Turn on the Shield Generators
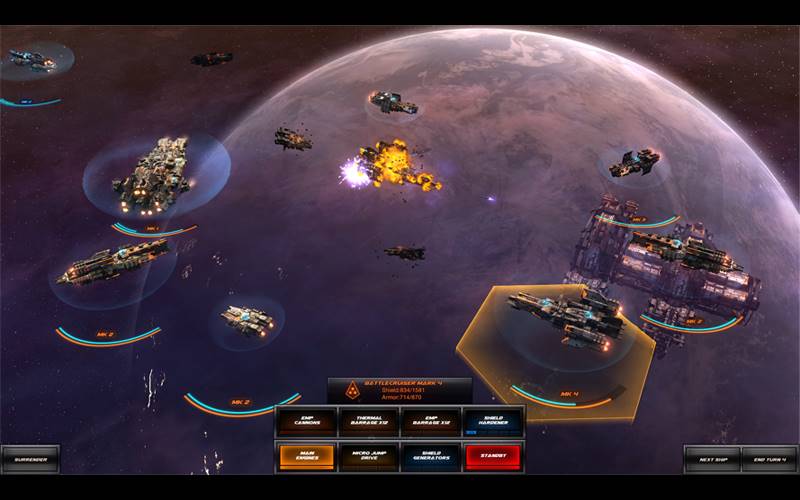This screenshot has width=800, height=500. (431, 456)
